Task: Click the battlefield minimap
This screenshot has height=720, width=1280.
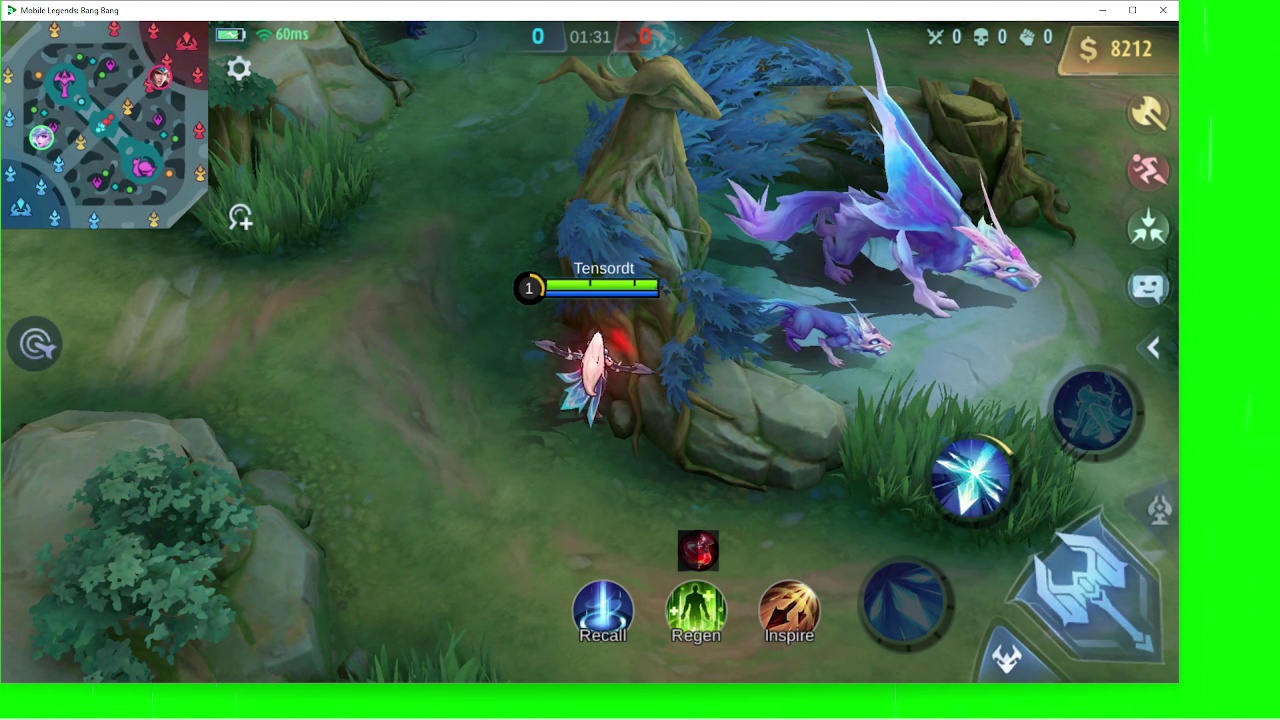Action: tap(104, 125)
